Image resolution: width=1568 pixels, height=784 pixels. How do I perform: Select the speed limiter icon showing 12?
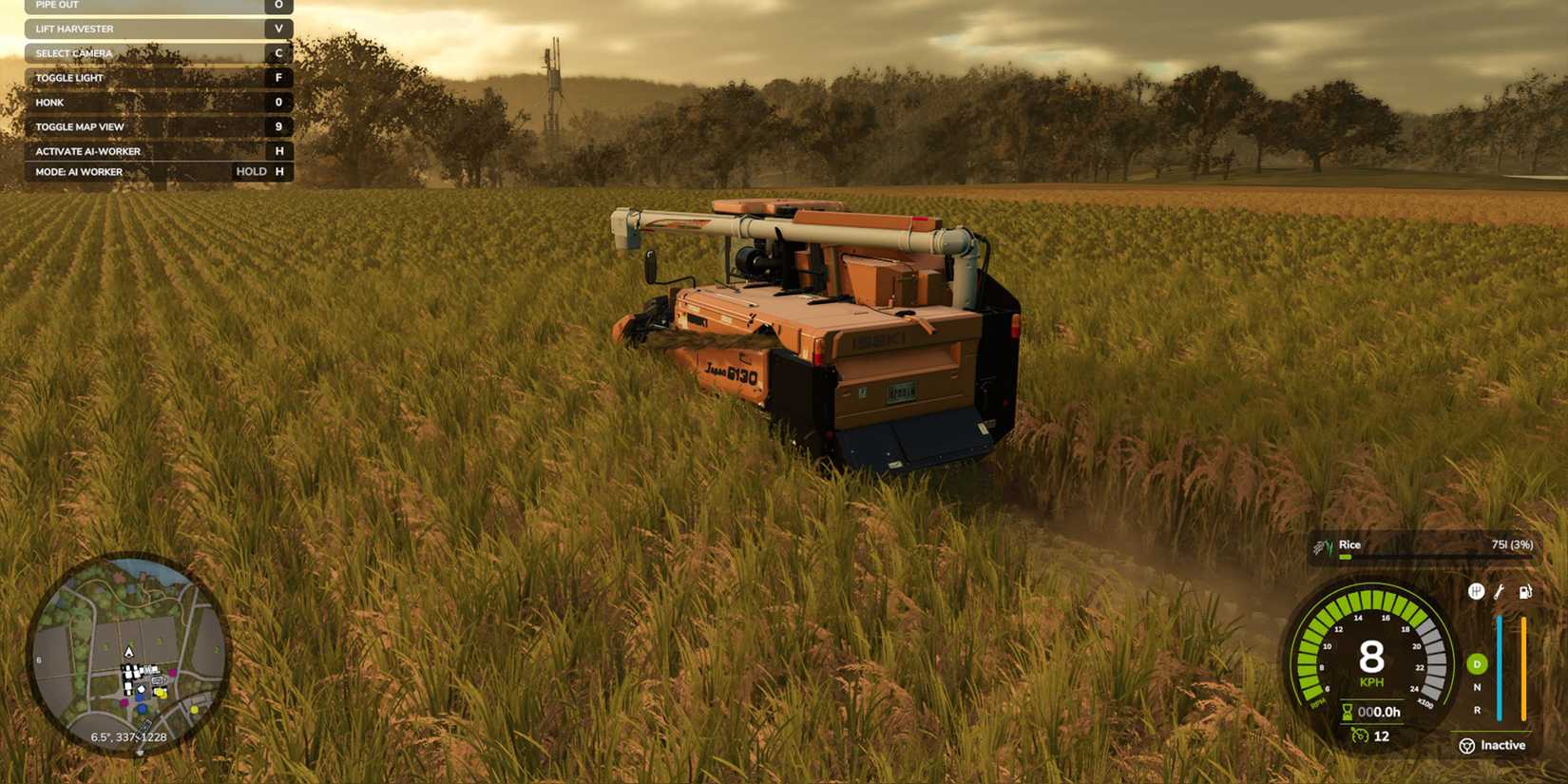click(x=1360, y=734)
